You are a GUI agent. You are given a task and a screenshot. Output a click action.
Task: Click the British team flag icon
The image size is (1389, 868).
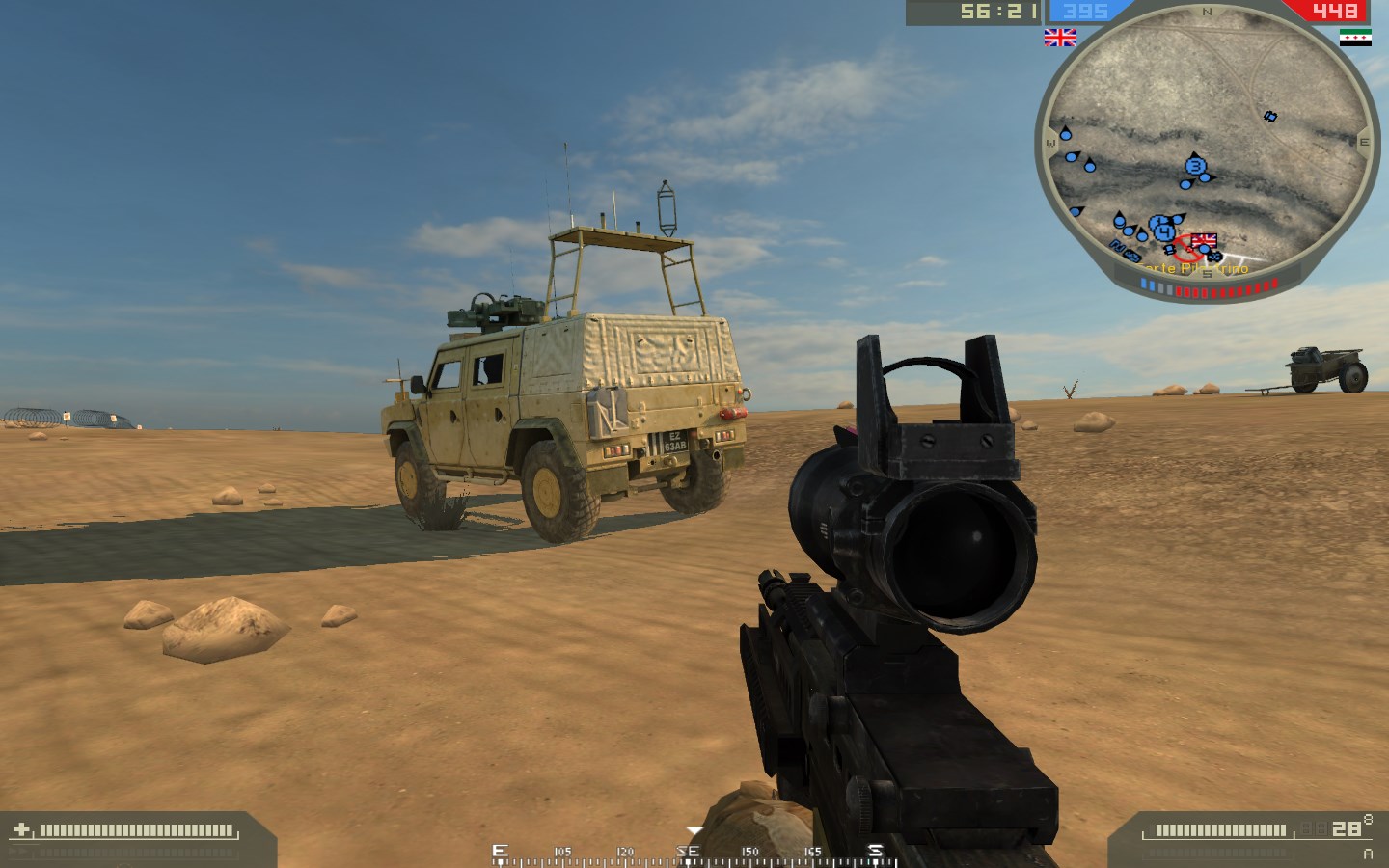click(x=1060, y=38)
